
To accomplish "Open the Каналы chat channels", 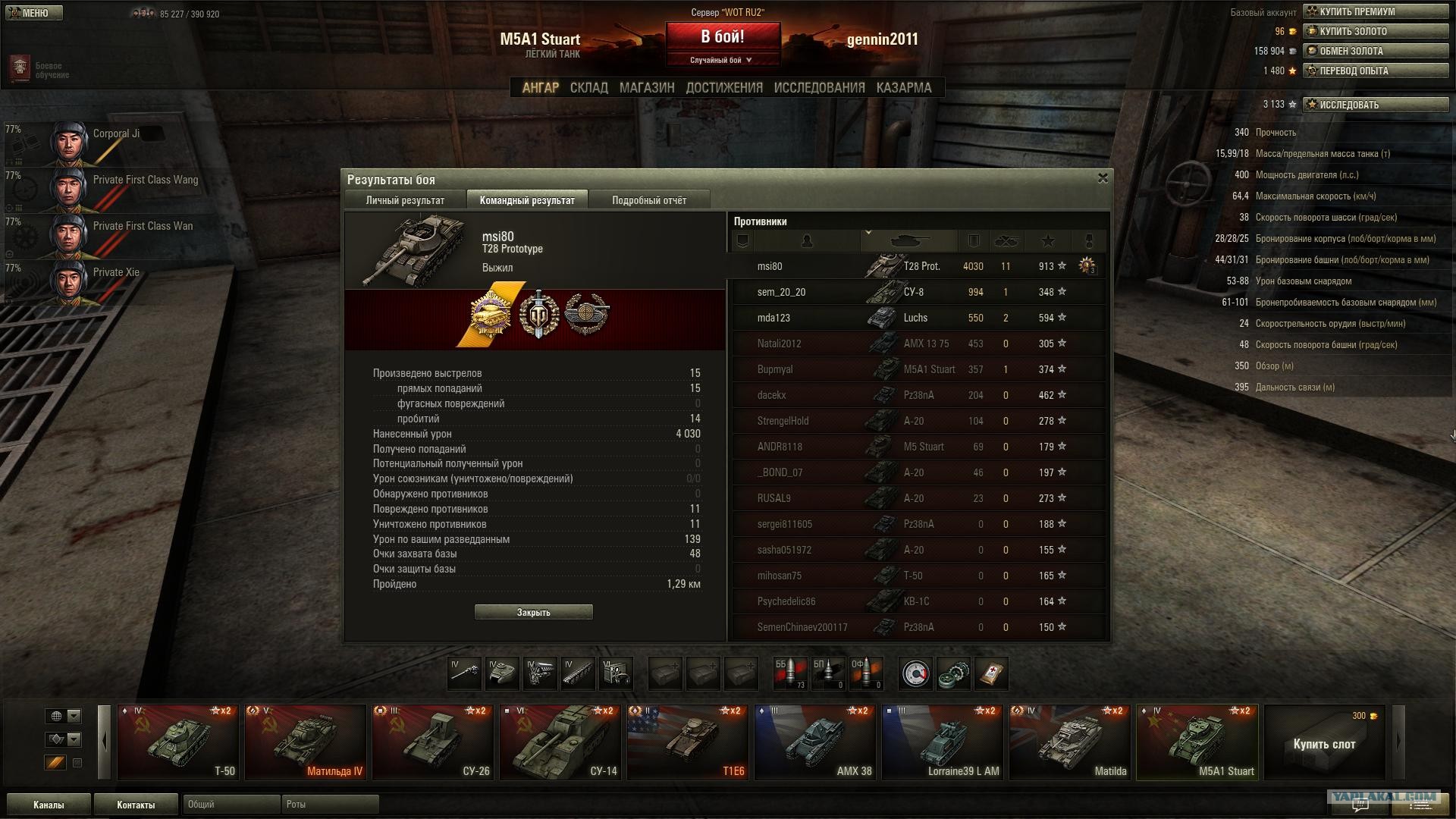I will pyautogui.click(x=49, y=805).
